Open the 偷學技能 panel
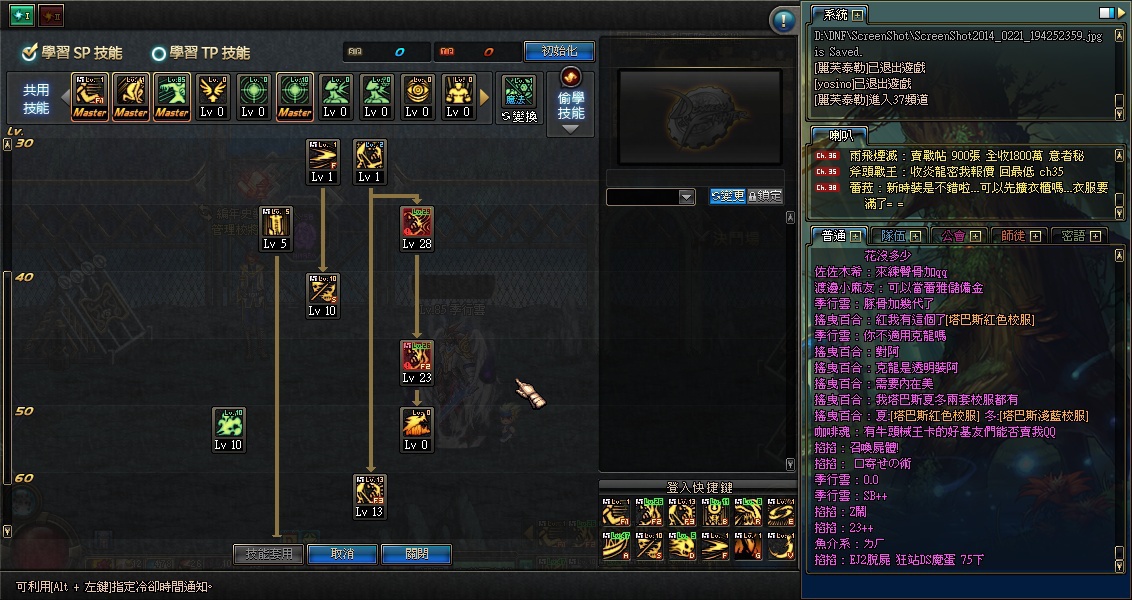Viewport: 1132px width, 600px height. pos(571,104)
